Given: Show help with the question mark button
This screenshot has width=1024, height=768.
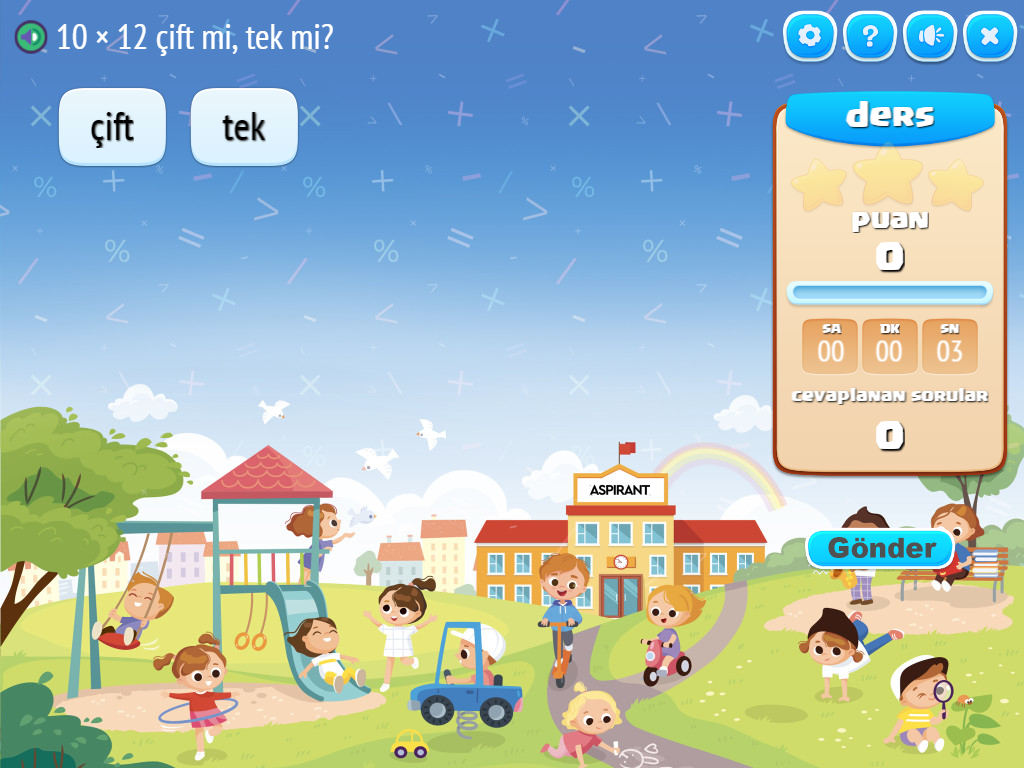Looking at the screenshot, I should pyautogui.click(x=869, y=37).
